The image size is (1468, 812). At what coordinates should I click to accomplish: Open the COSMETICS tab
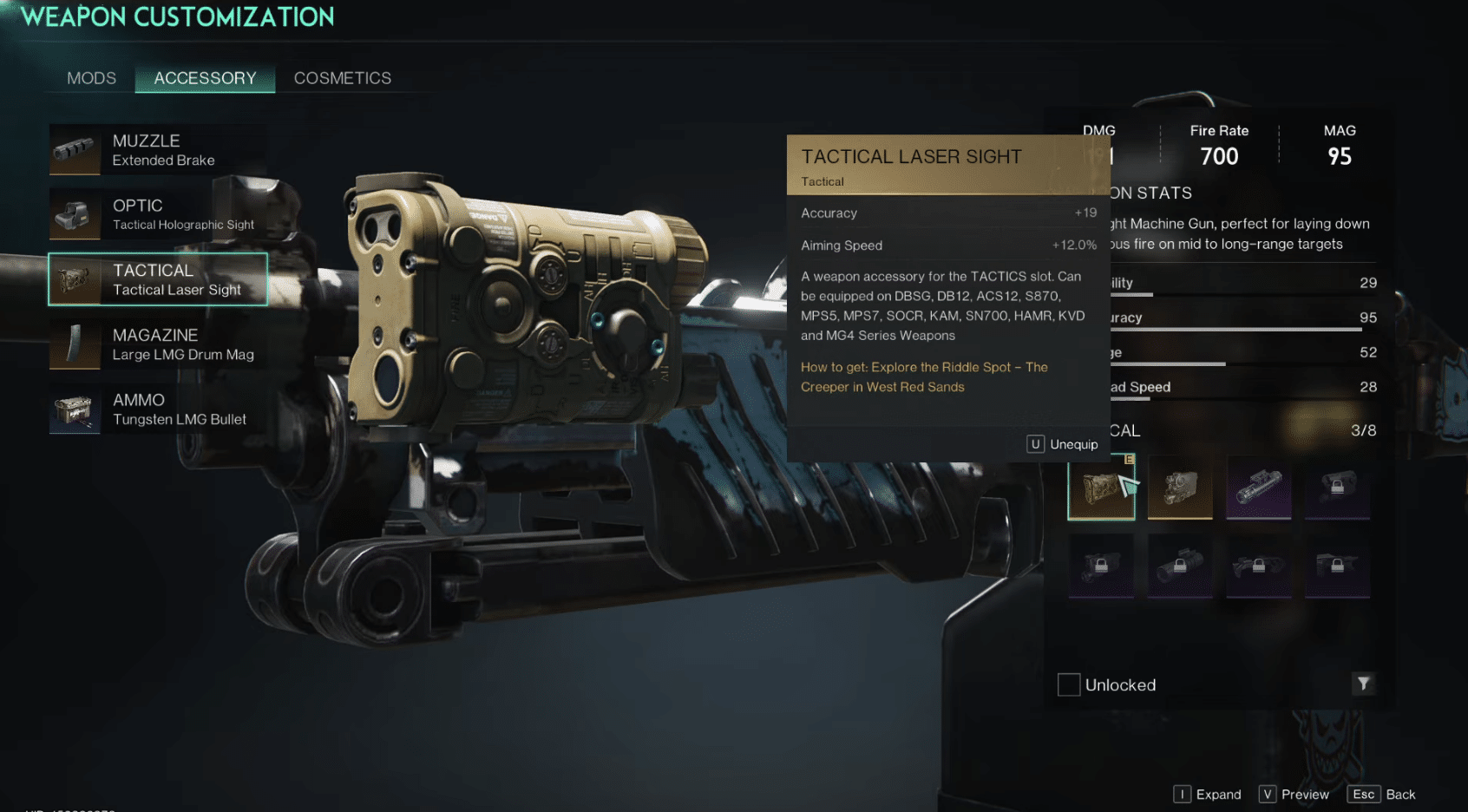342,78
